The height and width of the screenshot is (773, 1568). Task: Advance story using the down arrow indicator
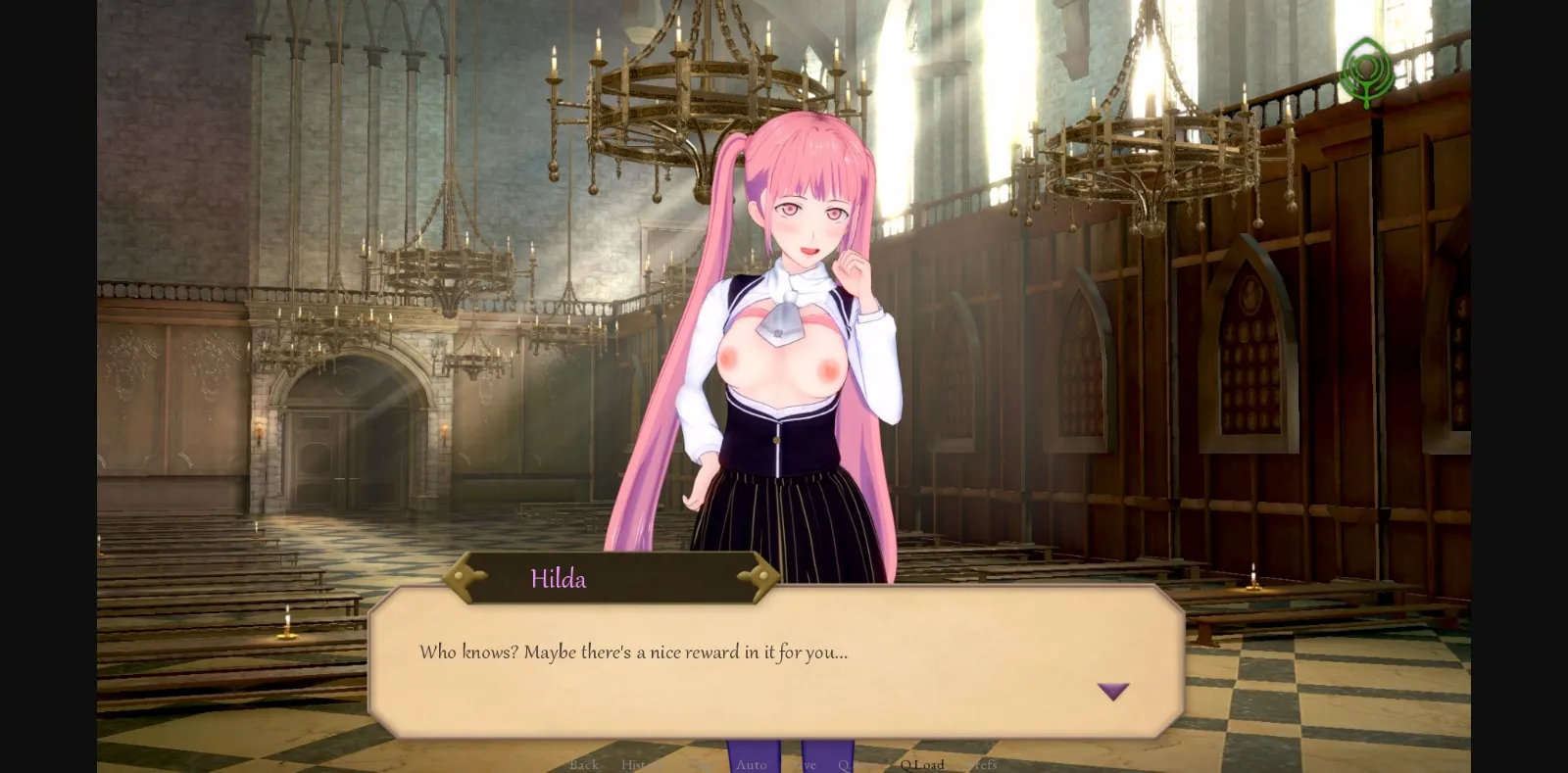pos(1113,692)
